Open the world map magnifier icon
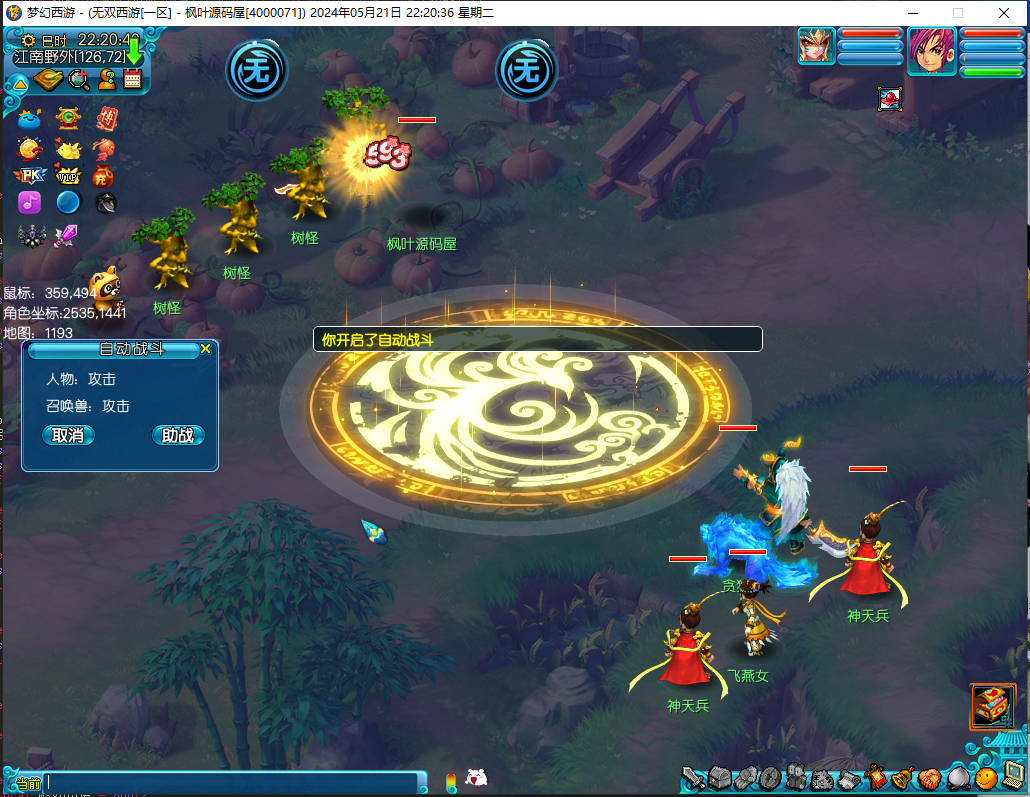Screen dimensions: 1030x797 [78, 80]
